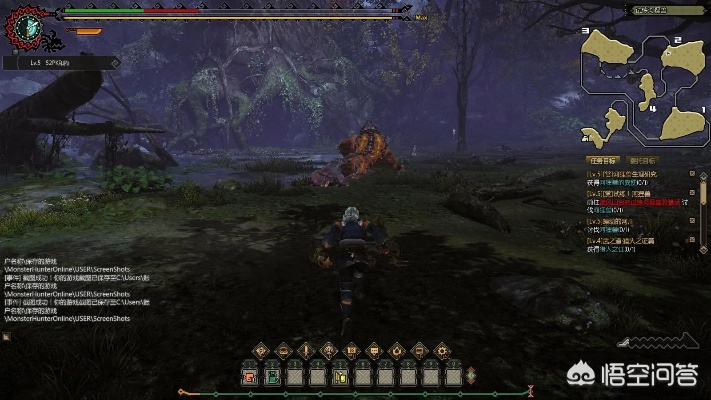The image size is (711, 400).
Task: Use the green potion in the hotbar
Action: pos(272,377)
